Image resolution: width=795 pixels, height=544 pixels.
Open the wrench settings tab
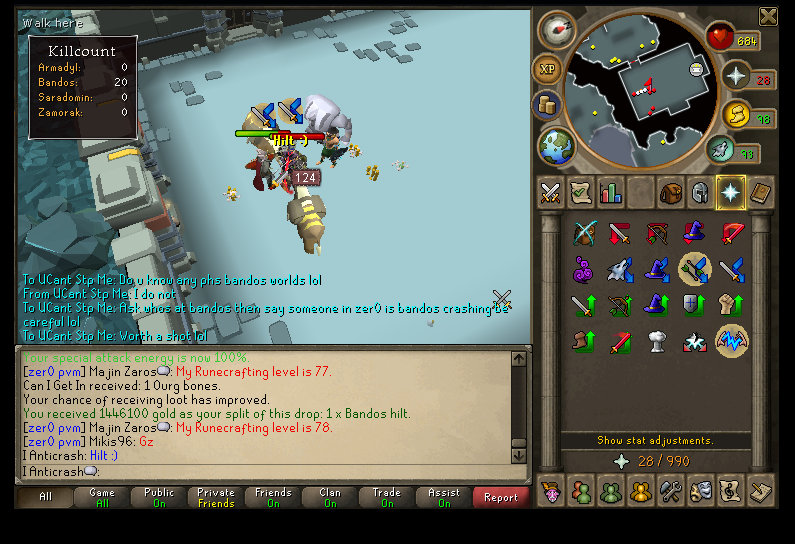[x=670, y=491]
